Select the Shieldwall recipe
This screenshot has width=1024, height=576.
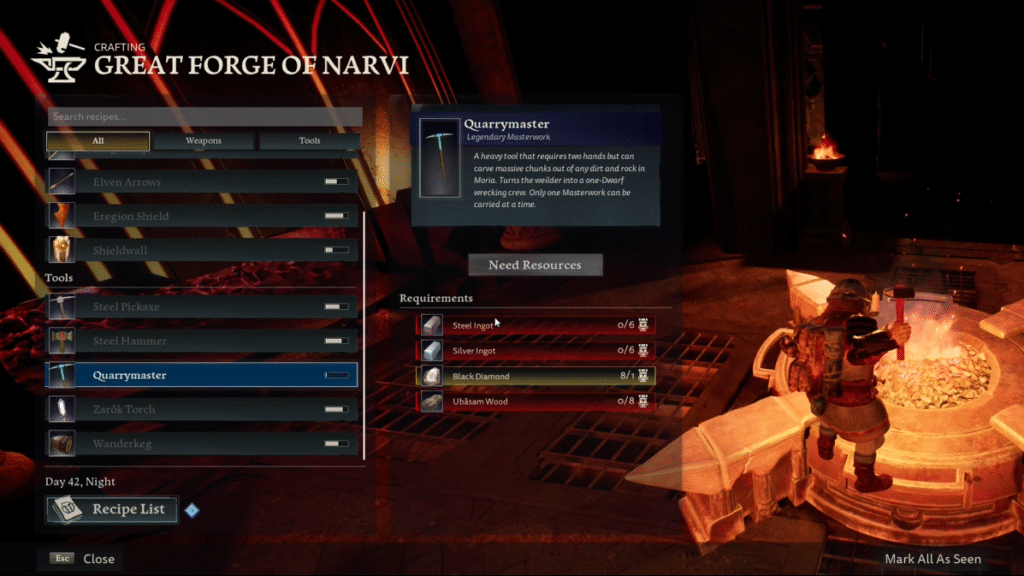(202, 250)
